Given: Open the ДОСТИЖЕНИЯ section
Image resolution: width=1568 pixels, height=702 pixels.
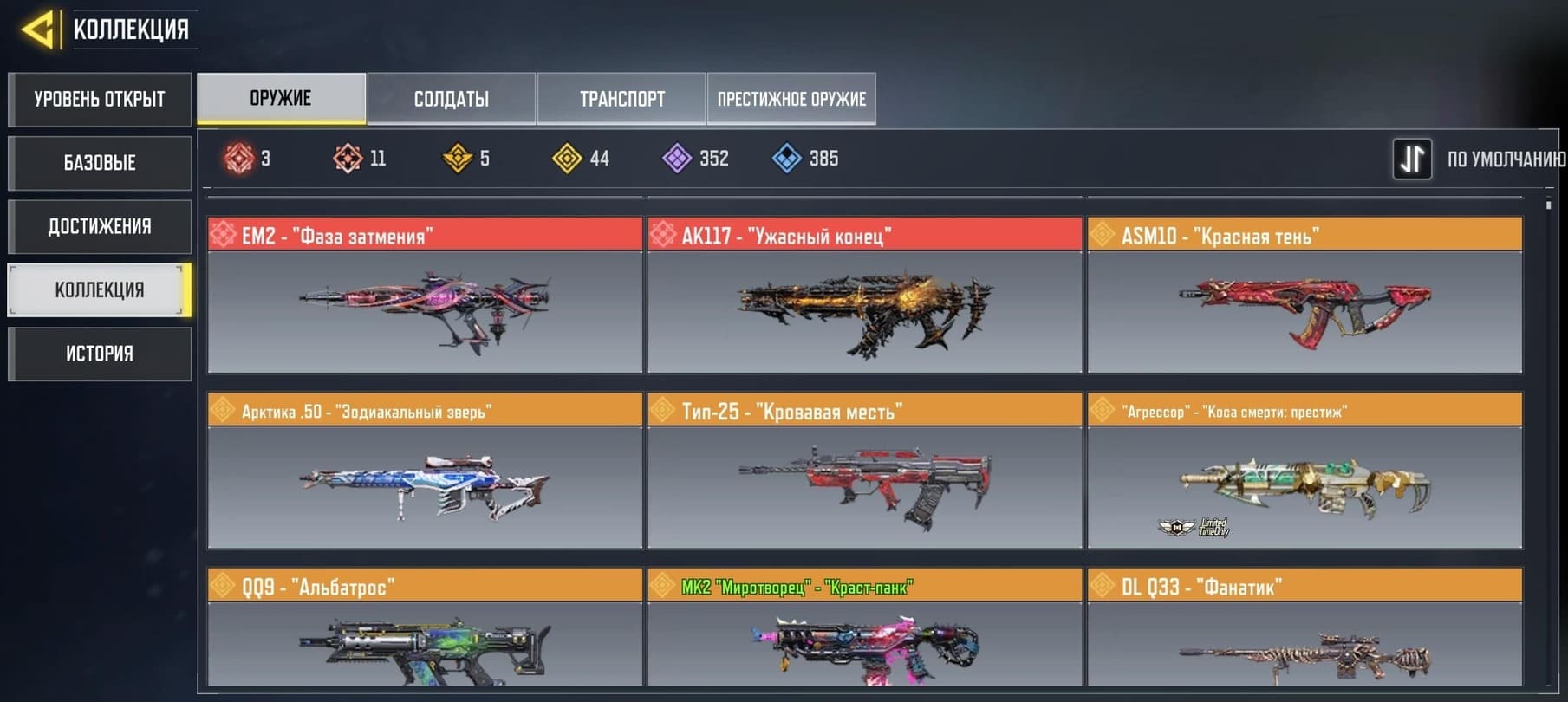Looking at the screenshot, I should [x=100, y=227].
